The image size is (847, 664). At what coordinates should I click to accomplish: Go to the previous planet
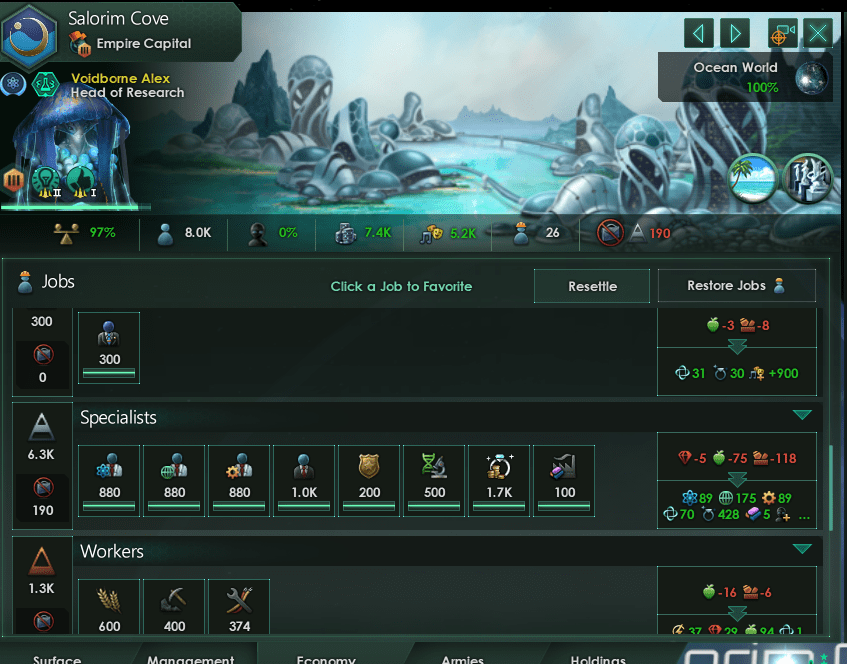[x=699, y=33]
